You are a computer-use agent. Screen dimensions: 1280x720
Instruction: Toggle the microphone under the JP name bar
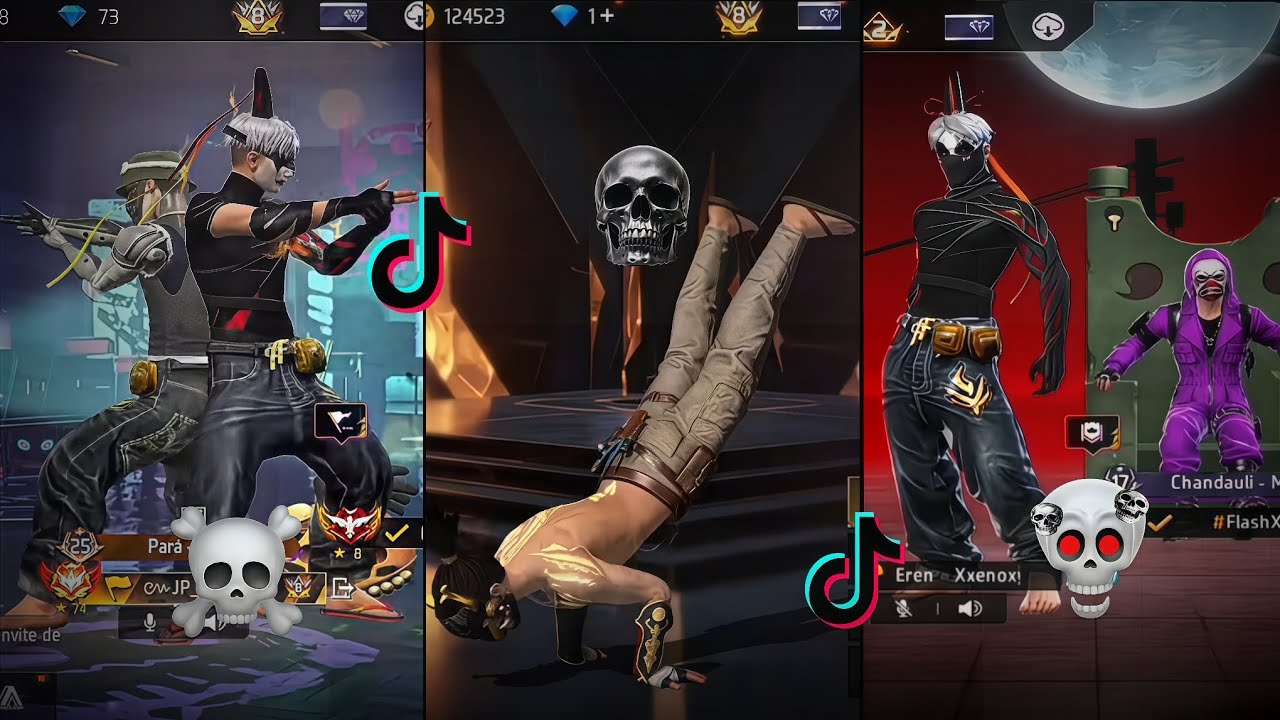[x=150, y=622]
